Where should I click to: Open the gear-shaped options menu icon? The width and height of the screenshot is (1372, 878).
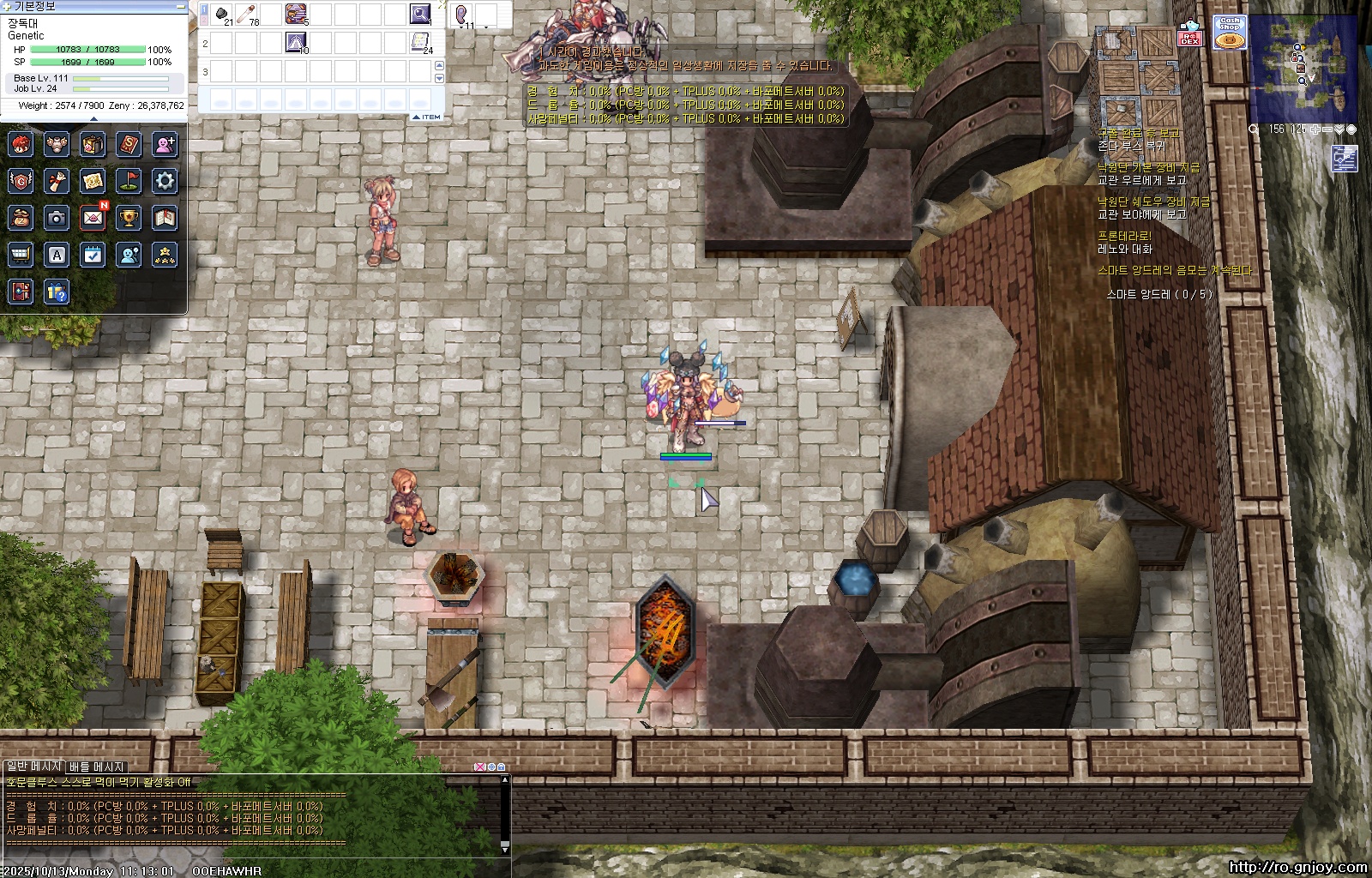165,181
